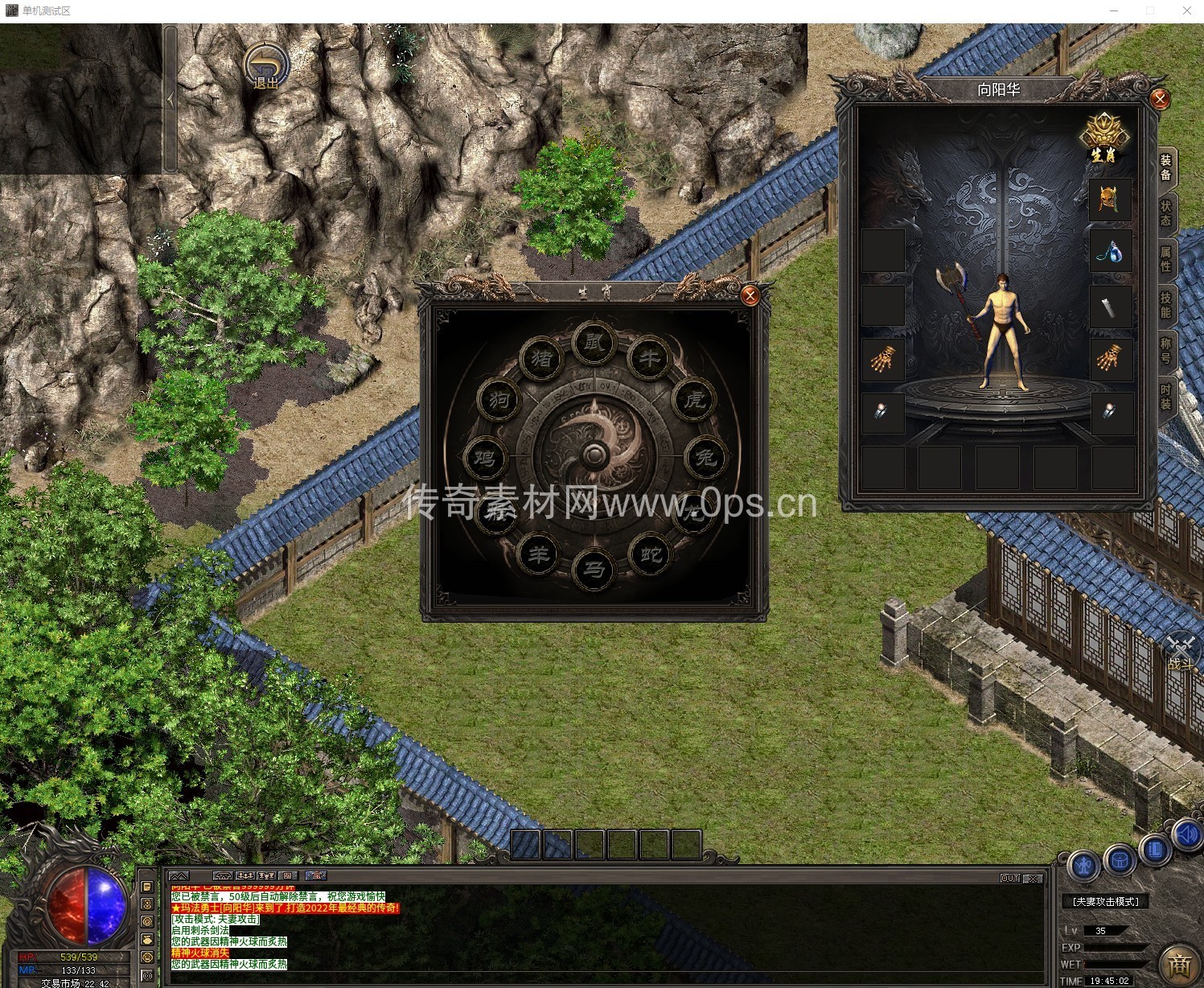1204x988 pixels.
Task: Select the 虎 (tiger) zodiac slot
Action: [693, 399]
